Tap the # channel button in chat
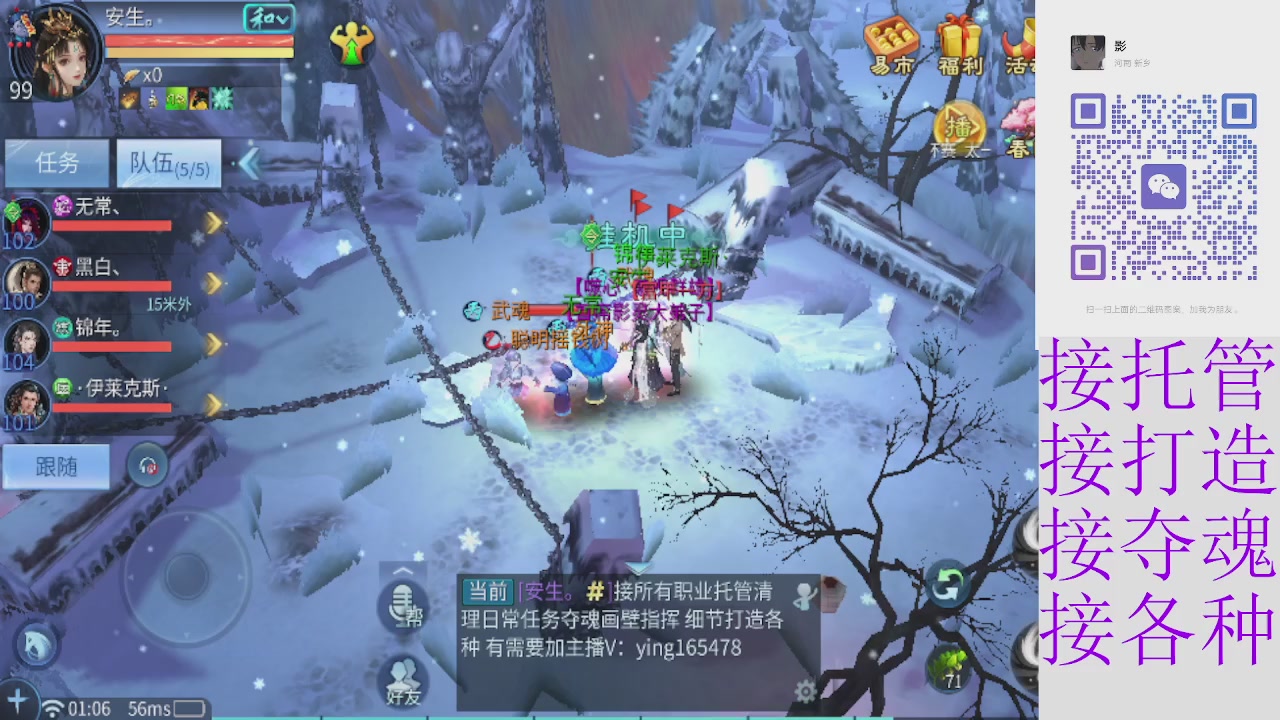Screen dimensions: 1280x720 click(x=599, y=592)
